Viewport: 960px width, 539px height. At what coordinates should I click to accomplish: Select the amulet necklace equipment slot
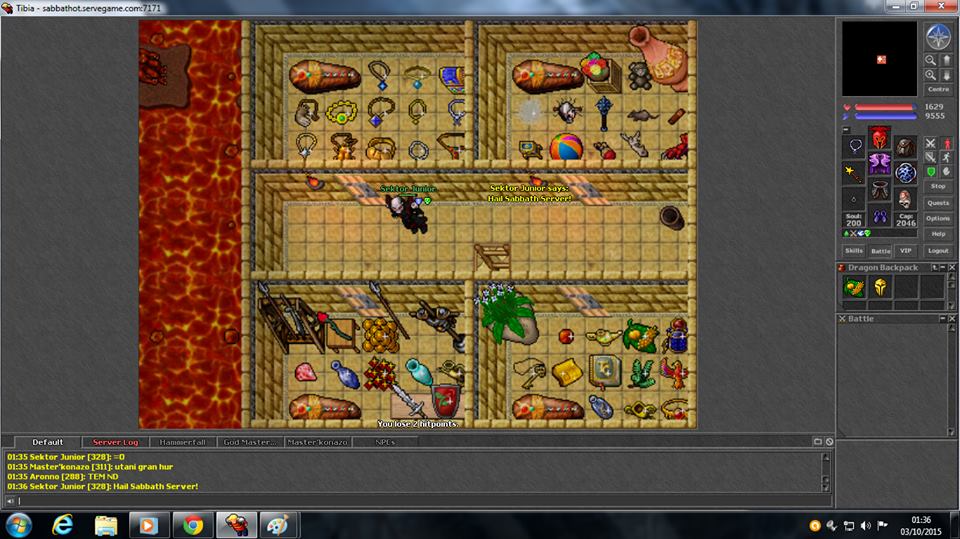pyautogui.click(x=856, y=145)
